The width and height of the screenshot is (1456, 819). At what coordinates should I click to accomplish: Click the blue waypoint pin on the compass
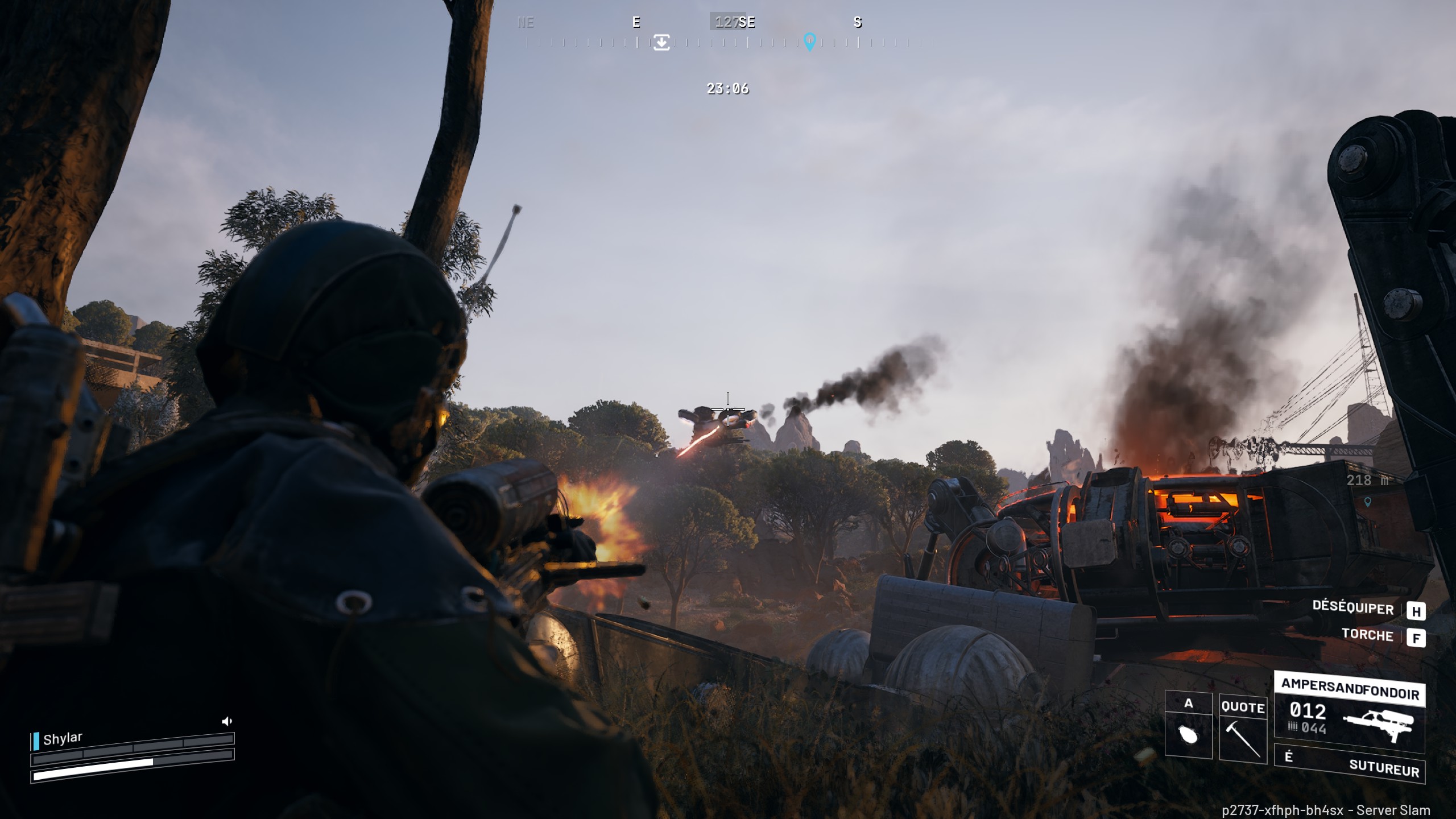click(x=809, y=42)
